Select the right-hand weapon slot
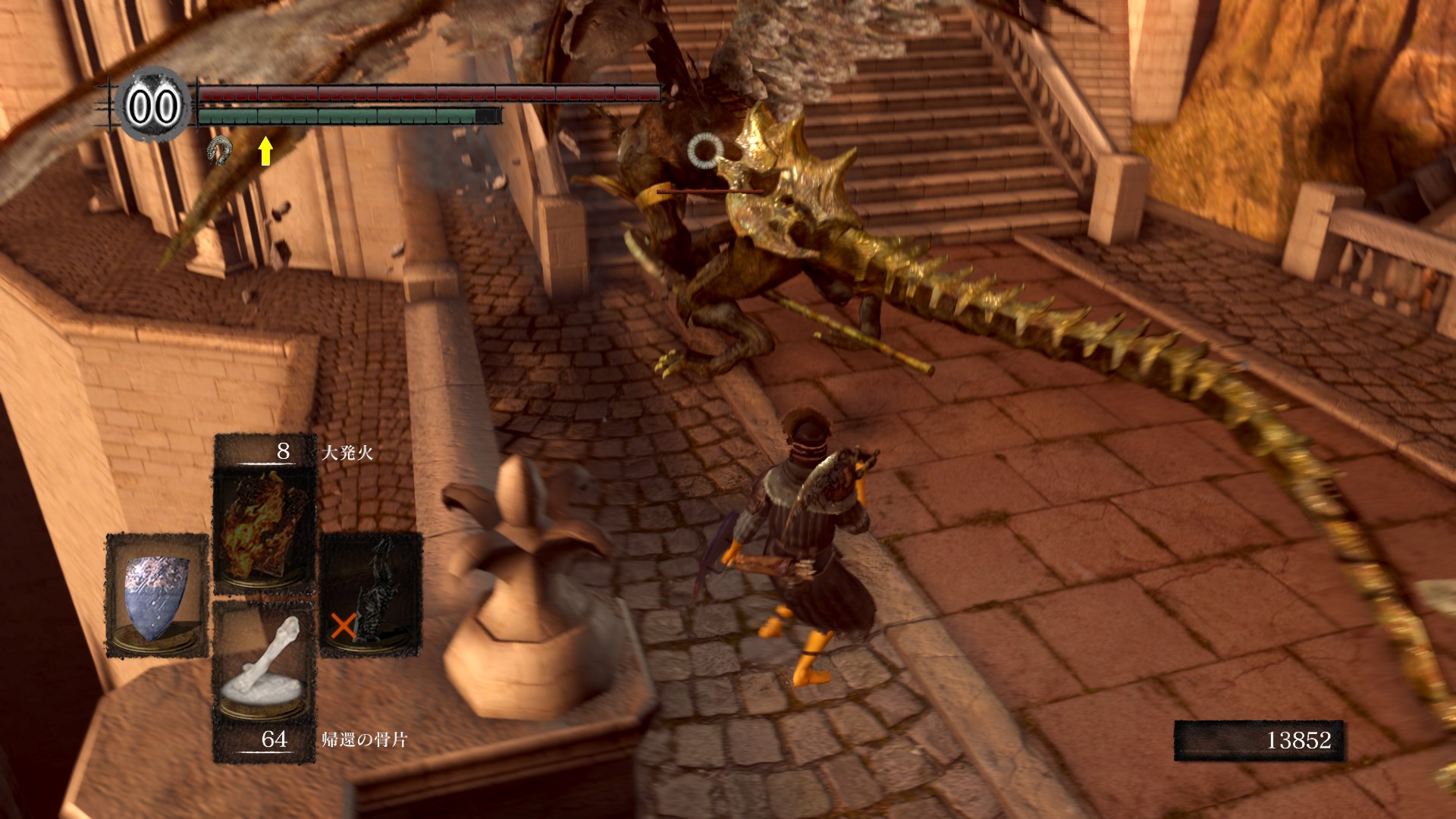This screenshot has height=819, width=1456. point(371,594)
